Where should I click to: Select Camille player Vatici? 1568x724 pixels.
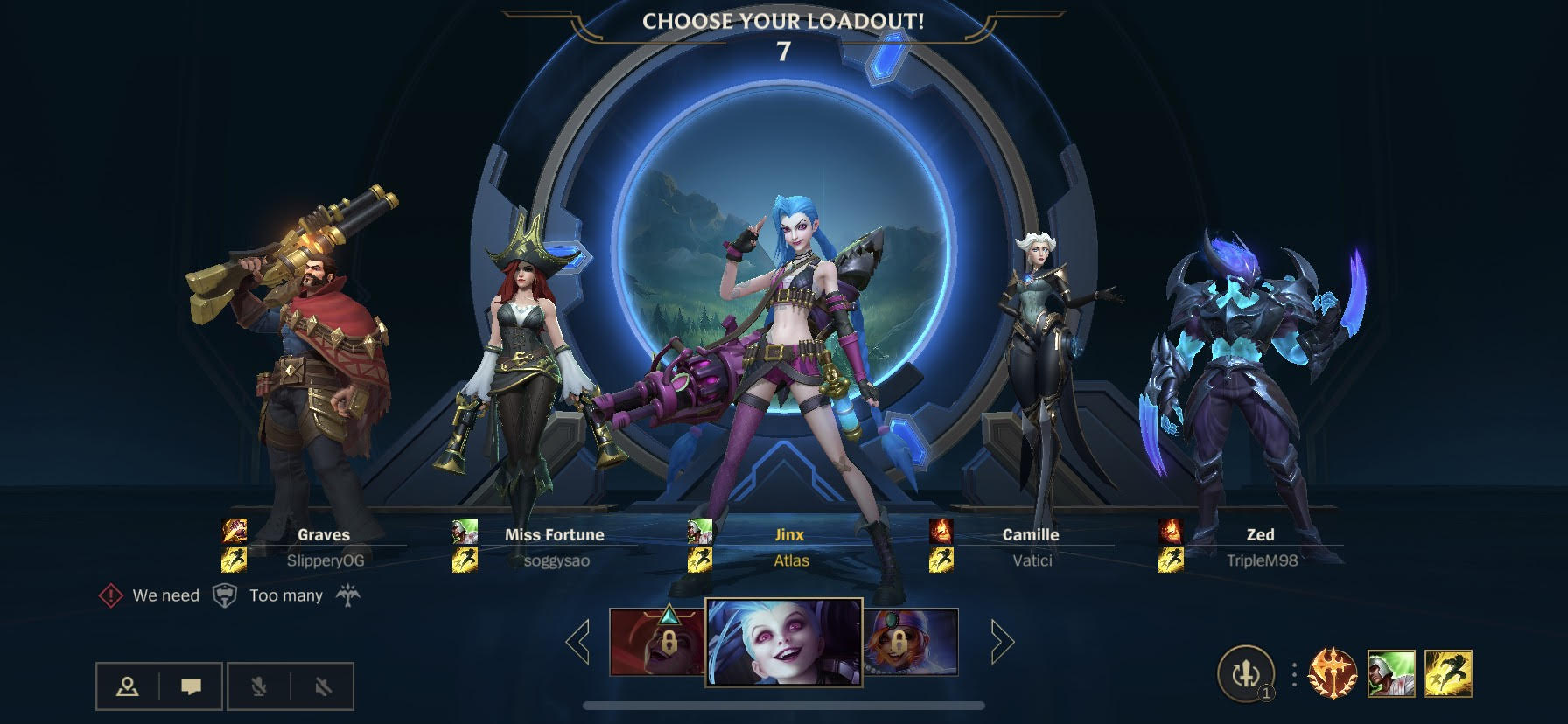pyautogui.click(x=1031, y=546)
